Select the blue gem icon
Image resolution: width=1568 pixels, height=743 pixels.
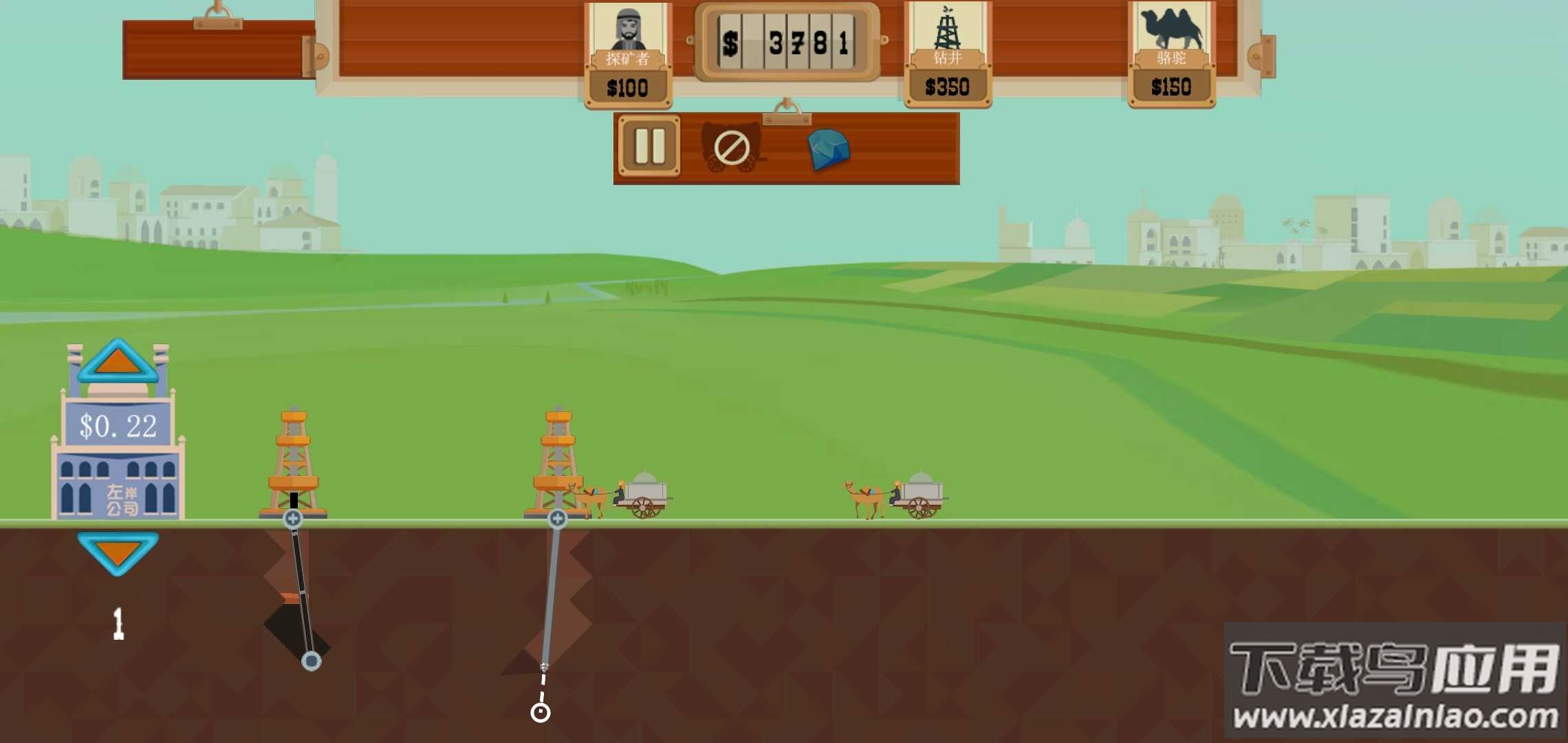tap(828, 149)
